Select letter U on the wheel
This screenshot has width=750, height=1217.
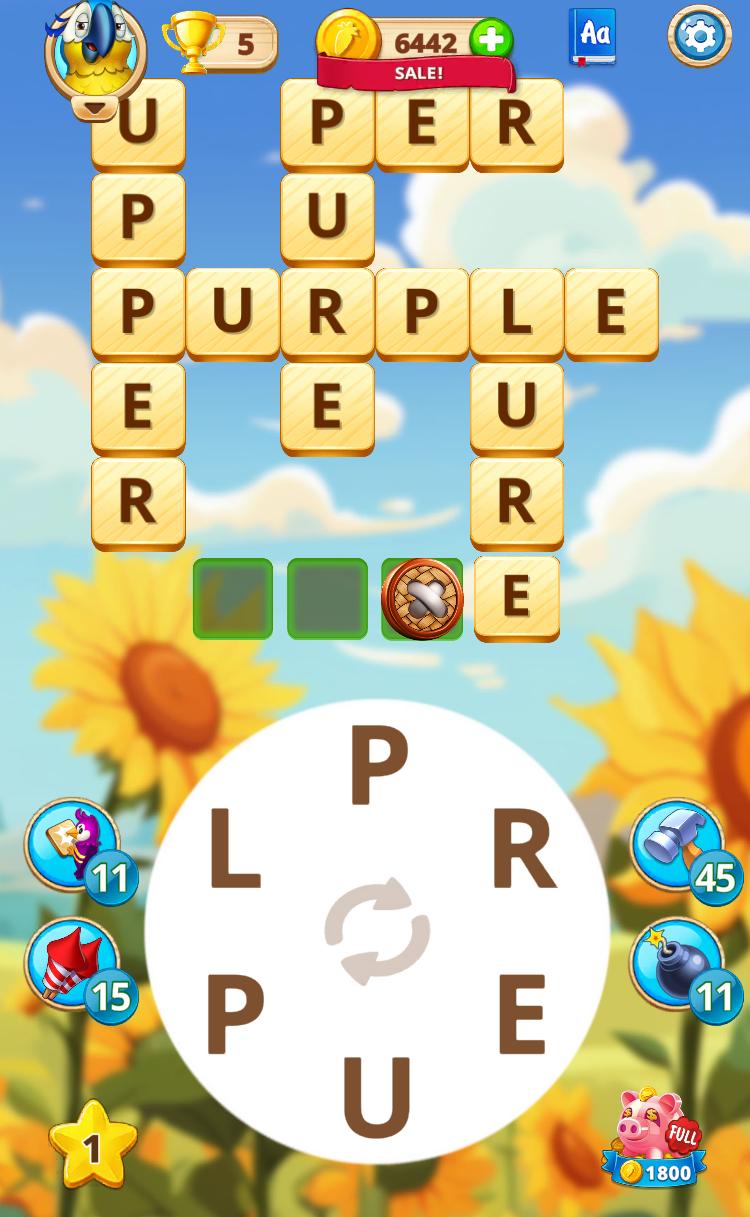377,1097
